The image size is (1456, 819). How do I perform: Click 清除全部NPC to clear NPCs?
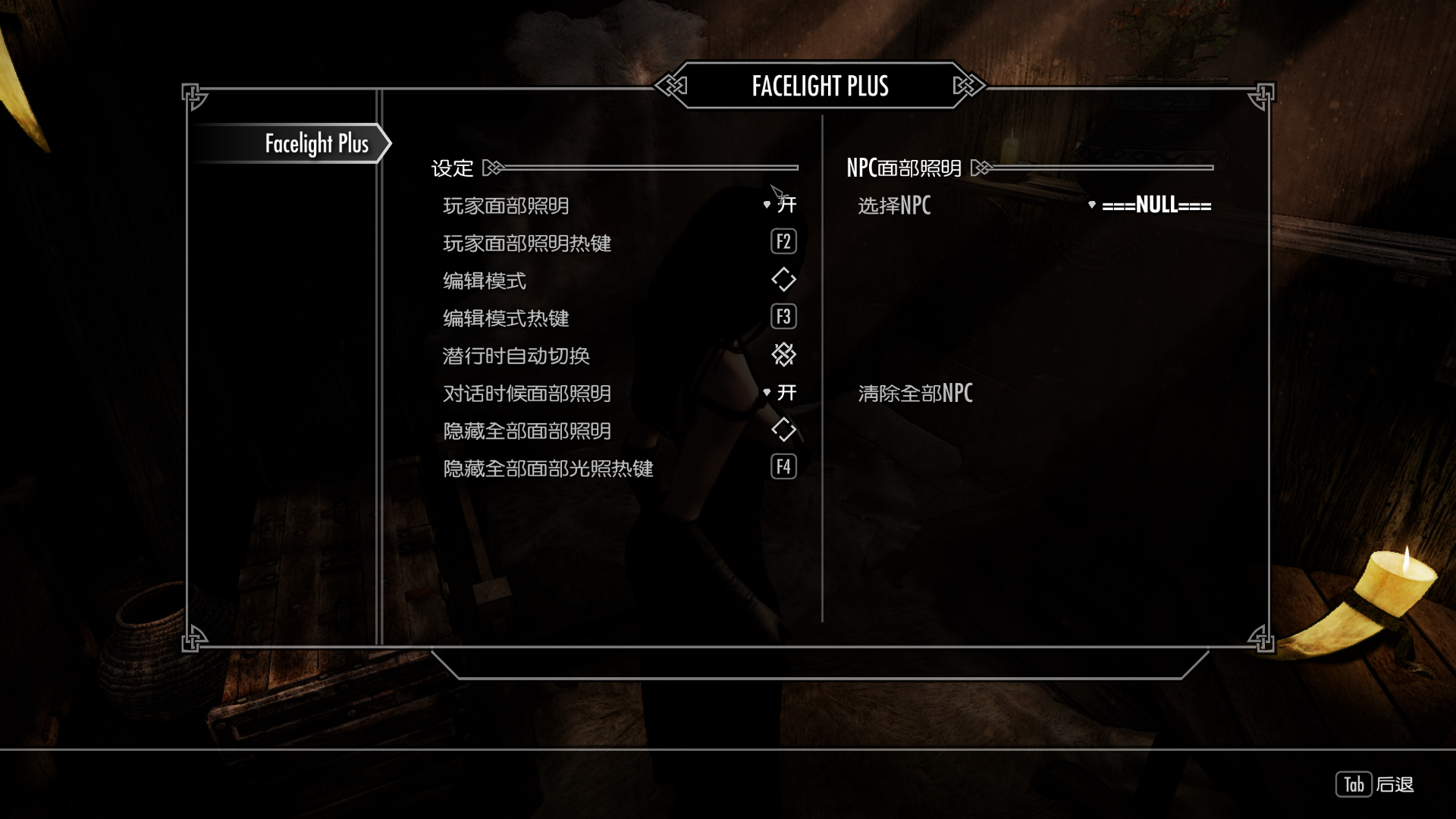click(x=915, y=393)
